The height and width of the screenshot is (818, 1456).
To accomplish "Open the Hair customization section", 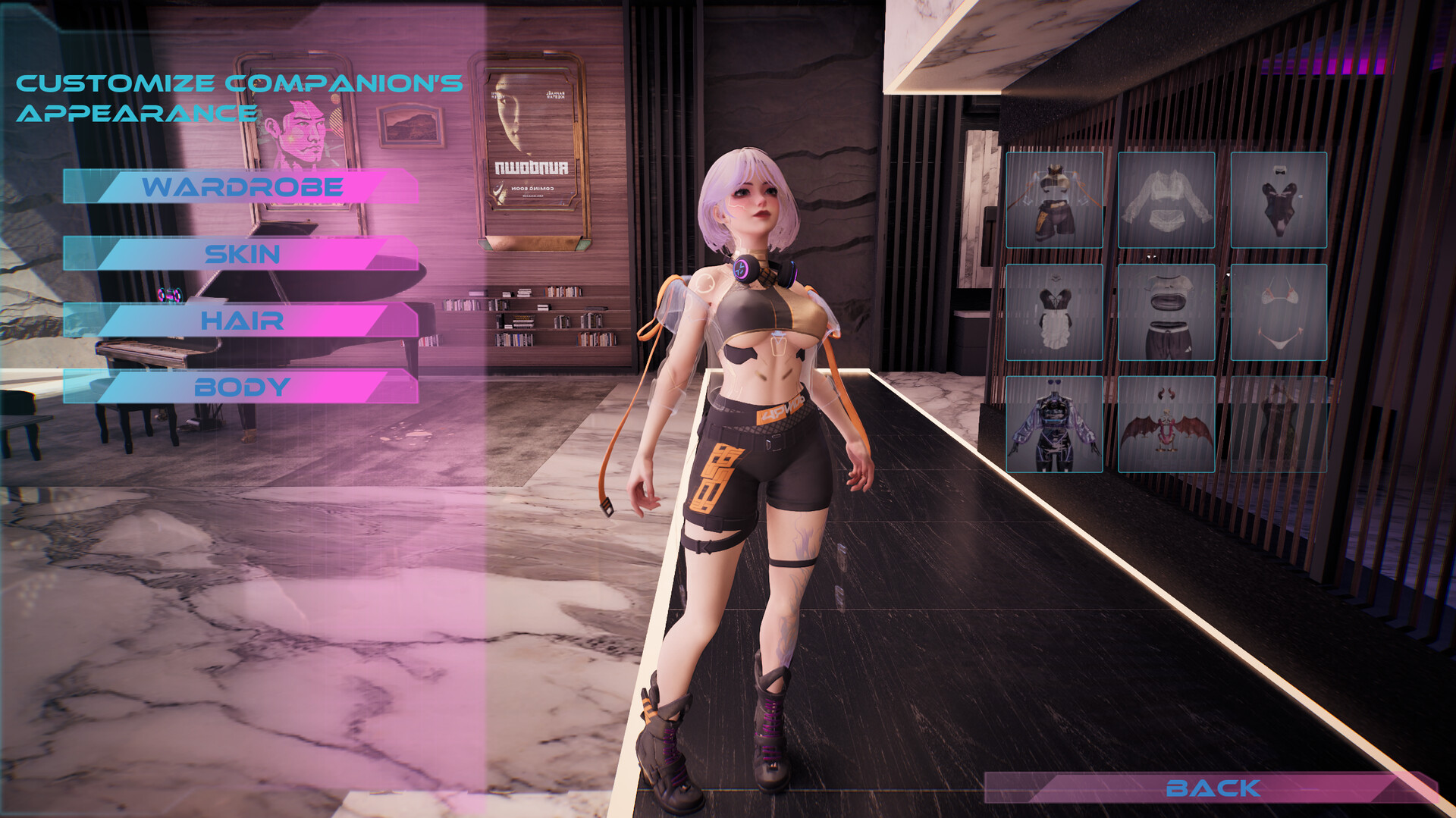I will pos(241,321).
